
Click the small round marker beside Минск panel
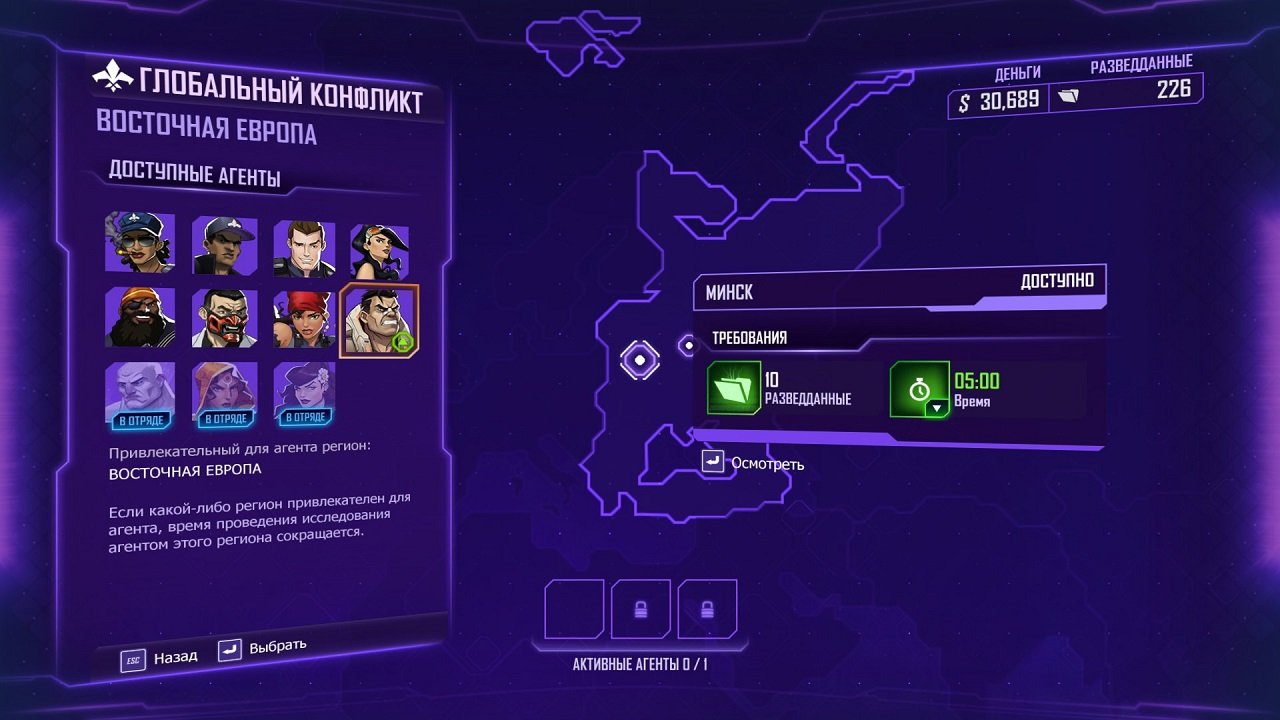688,344
